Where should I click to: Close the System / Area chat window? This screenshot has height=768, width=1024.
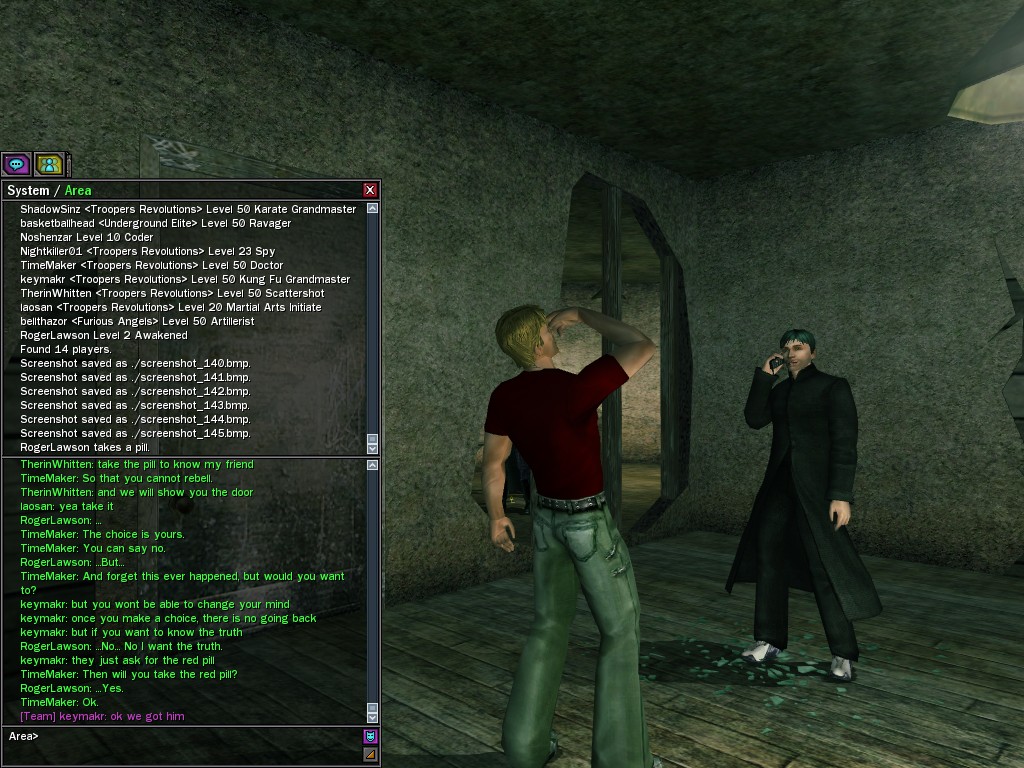click(x=370, y=190)
